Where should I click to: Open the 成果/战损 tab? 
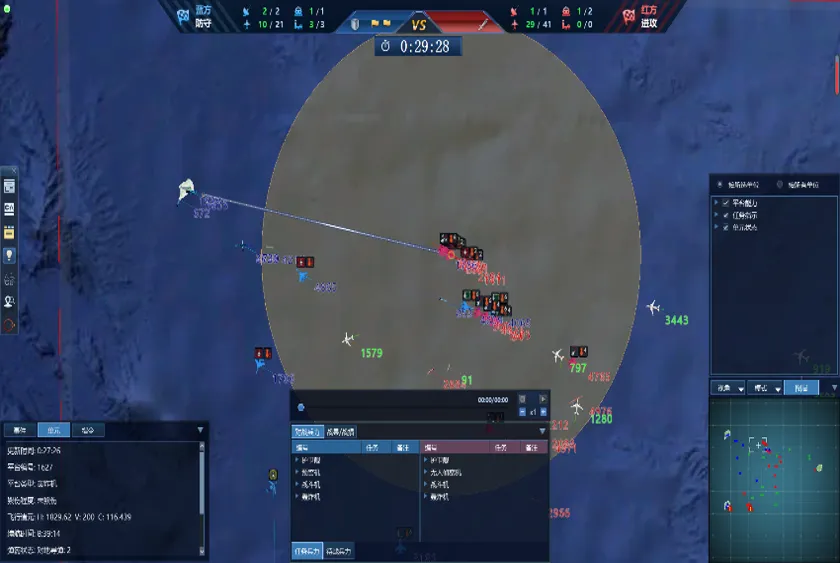(x=340, y=432)
